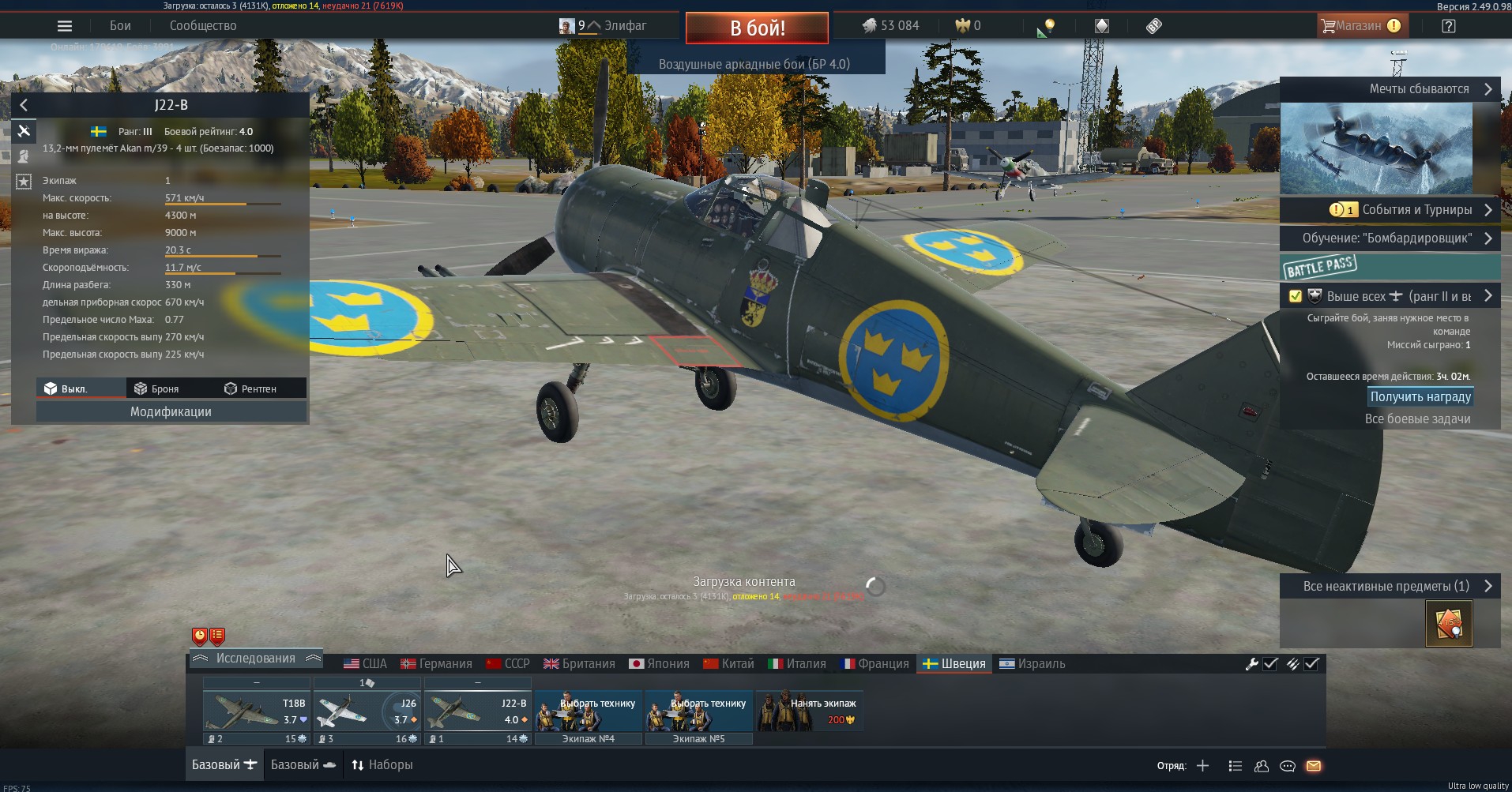Viewport: 1512px width, 792px height.
Task: Select the СССР nation tab
Action: (x=508, y=664)
